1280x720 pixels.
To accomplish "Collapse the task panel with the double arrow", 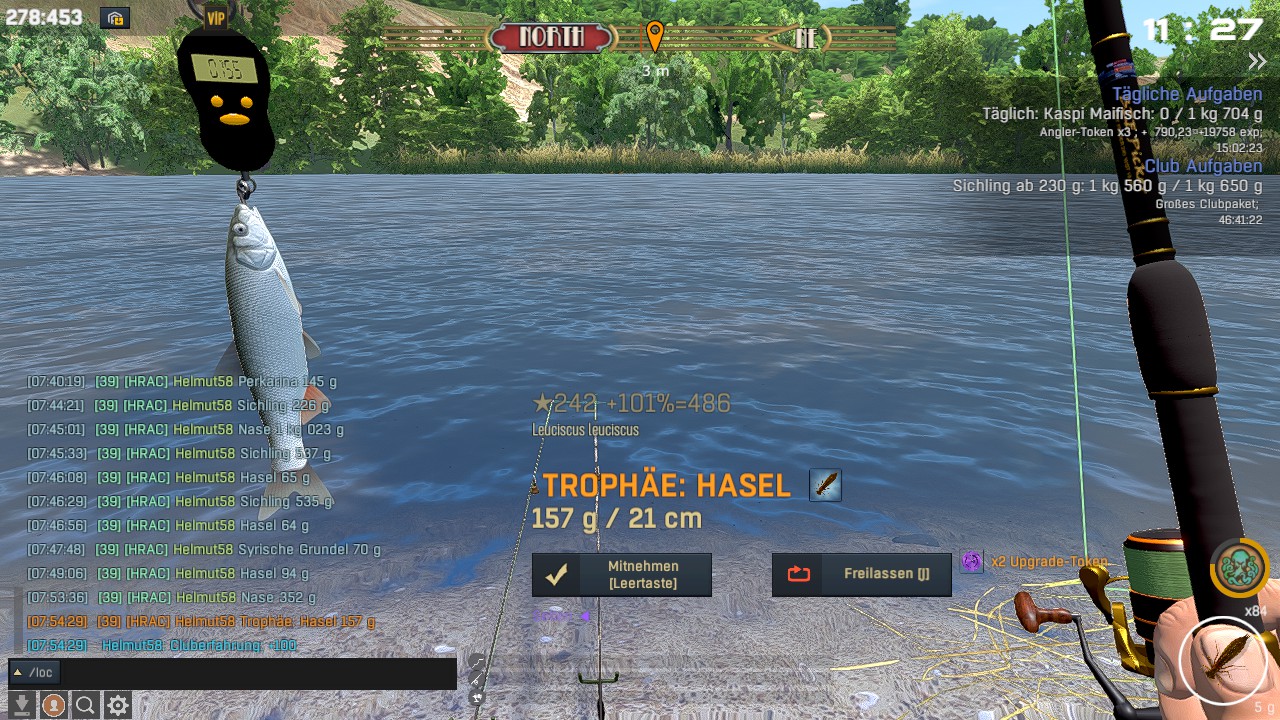I will 1257,62.
